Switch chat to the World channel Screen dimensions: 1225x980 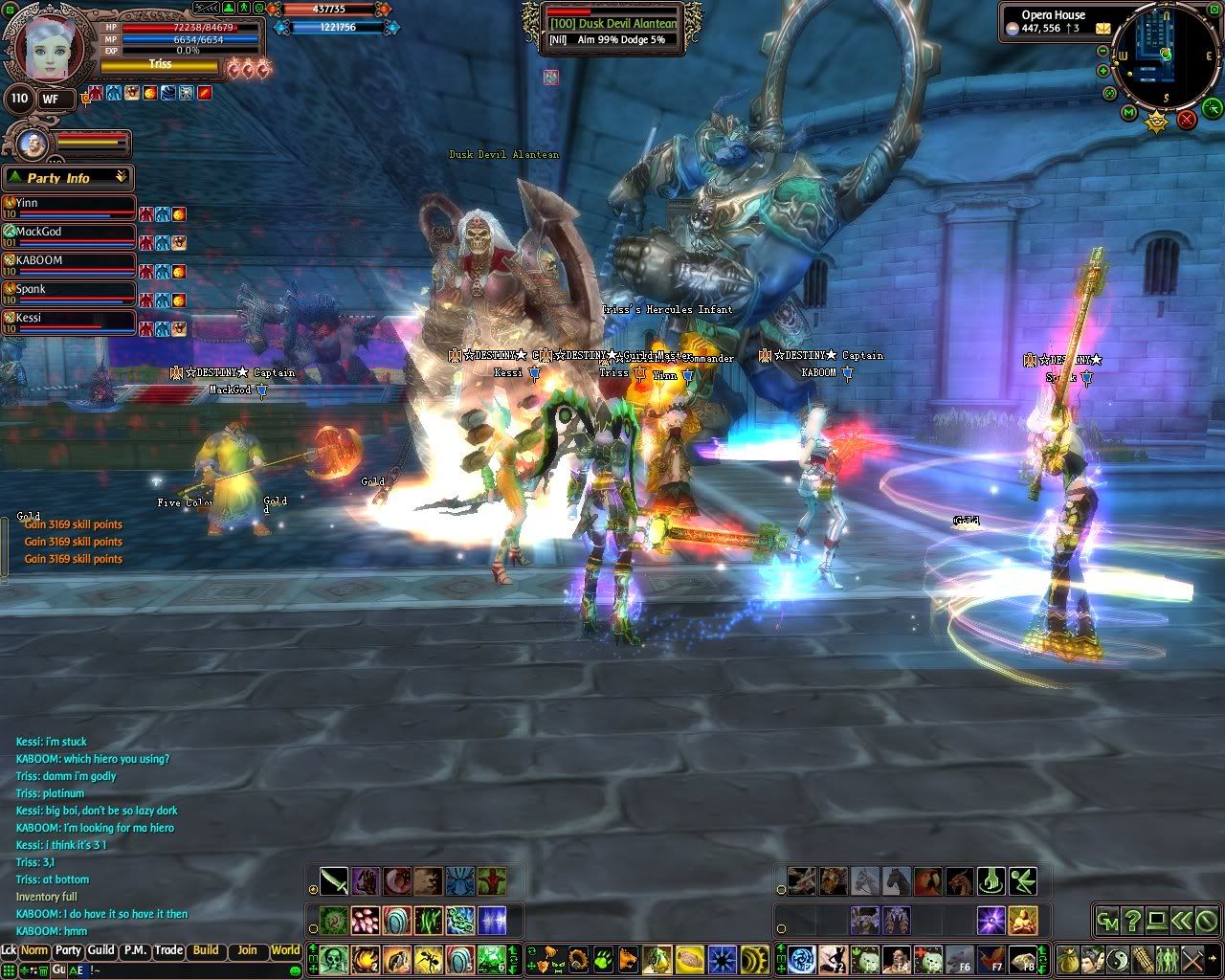tap(285, 950)
